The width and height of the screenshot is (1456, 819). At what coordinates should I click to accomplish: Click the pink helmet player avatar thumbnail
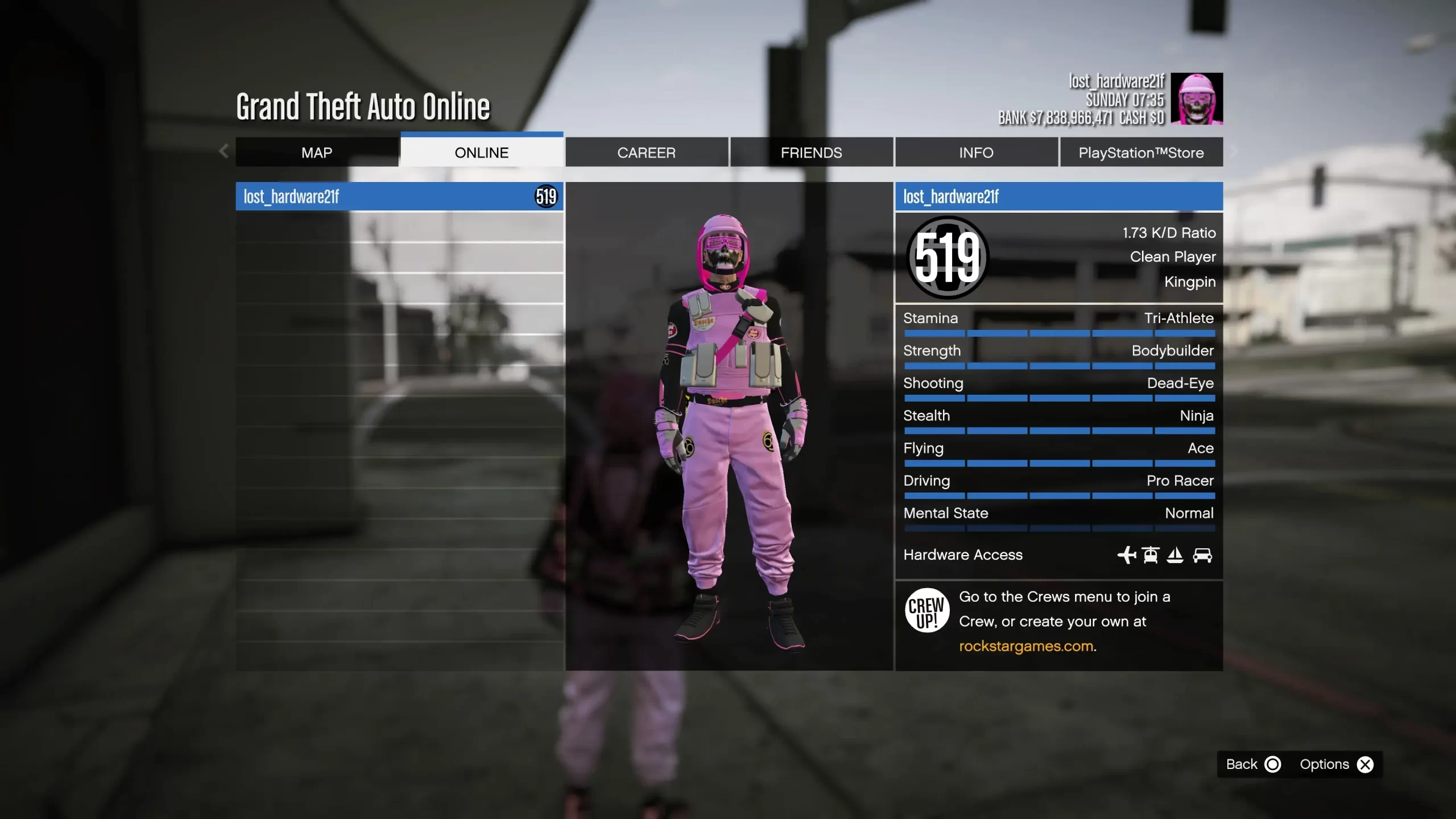(1197, 99)
